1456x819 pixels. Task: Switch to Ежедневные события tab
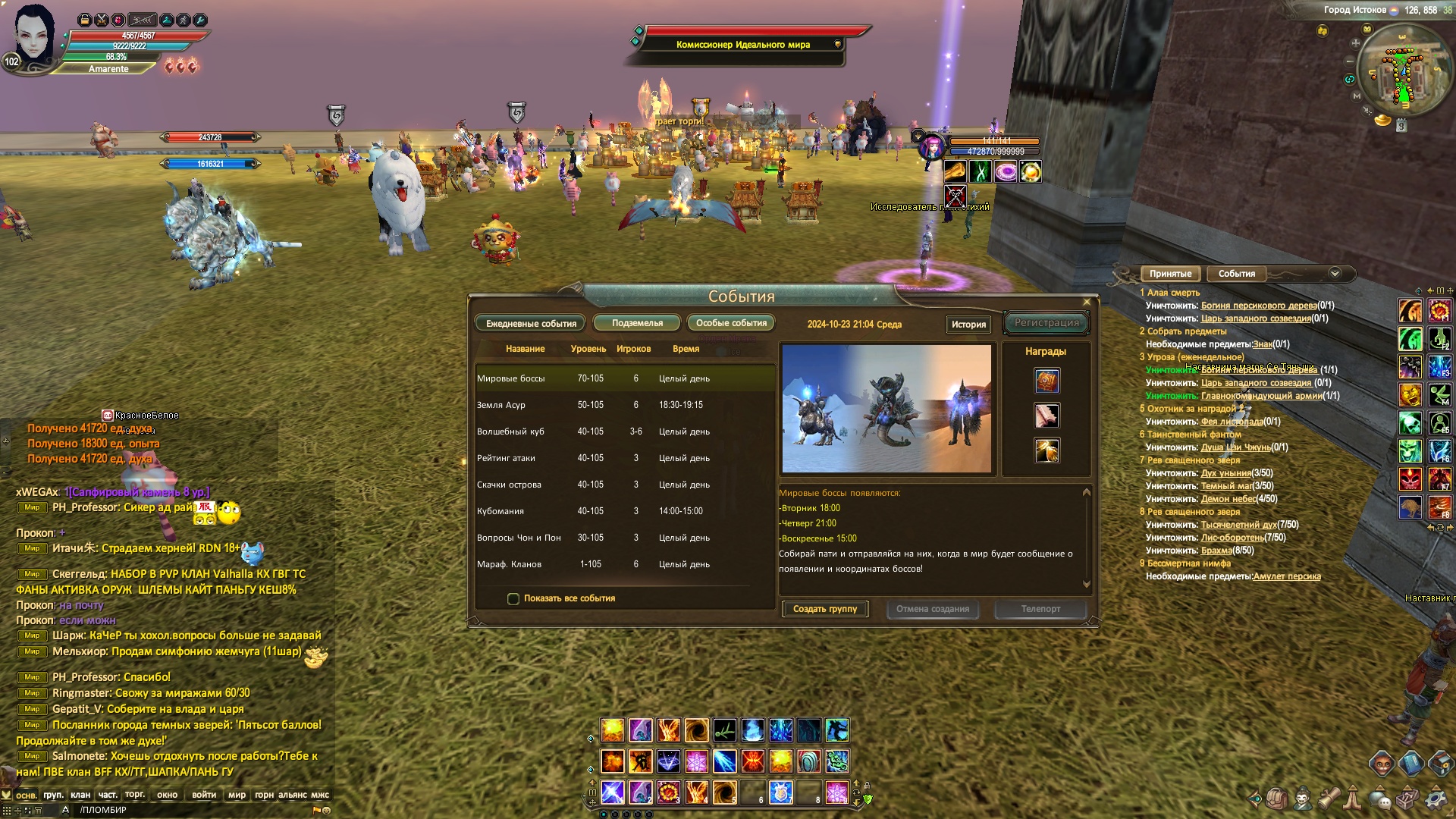(531, 324)
